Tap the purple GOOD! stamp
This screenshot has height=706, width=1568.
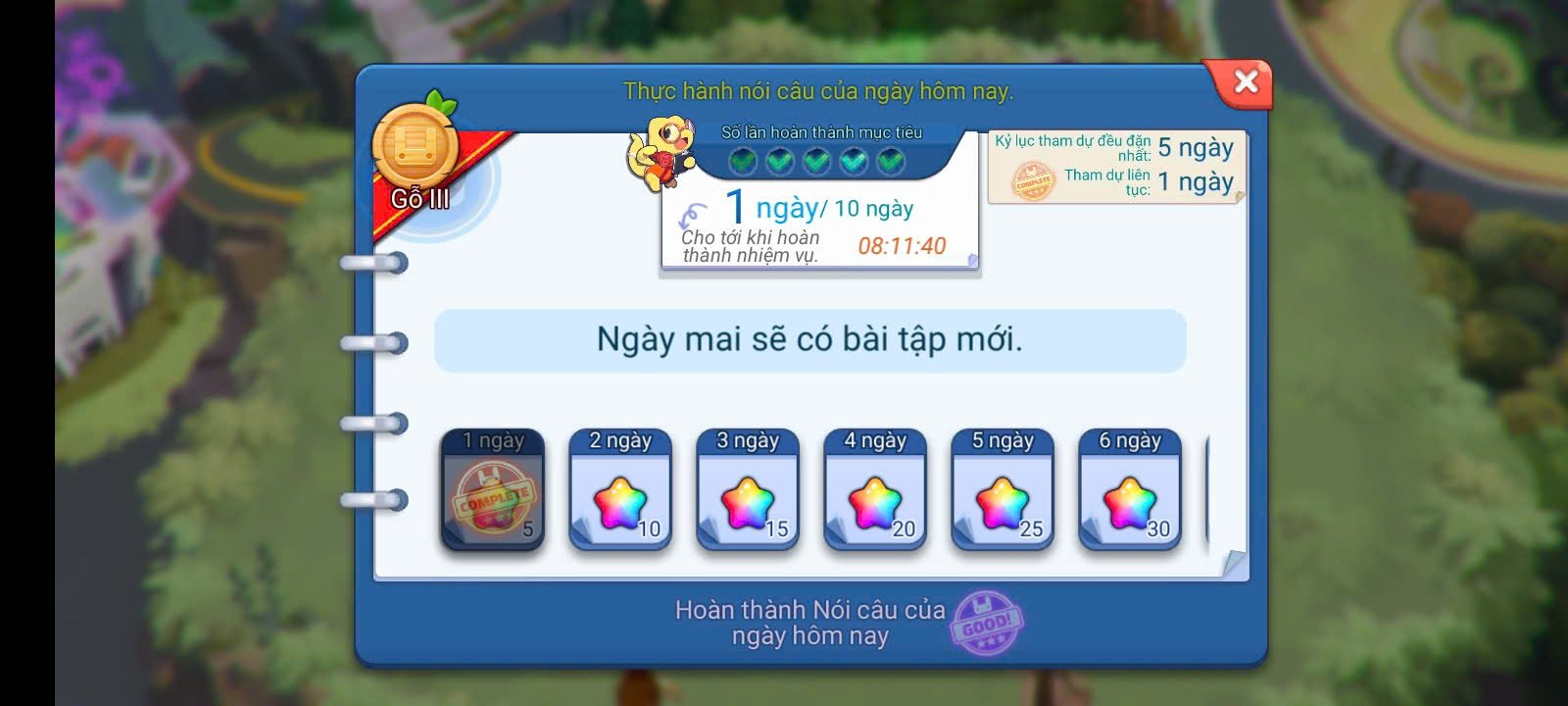986,623
